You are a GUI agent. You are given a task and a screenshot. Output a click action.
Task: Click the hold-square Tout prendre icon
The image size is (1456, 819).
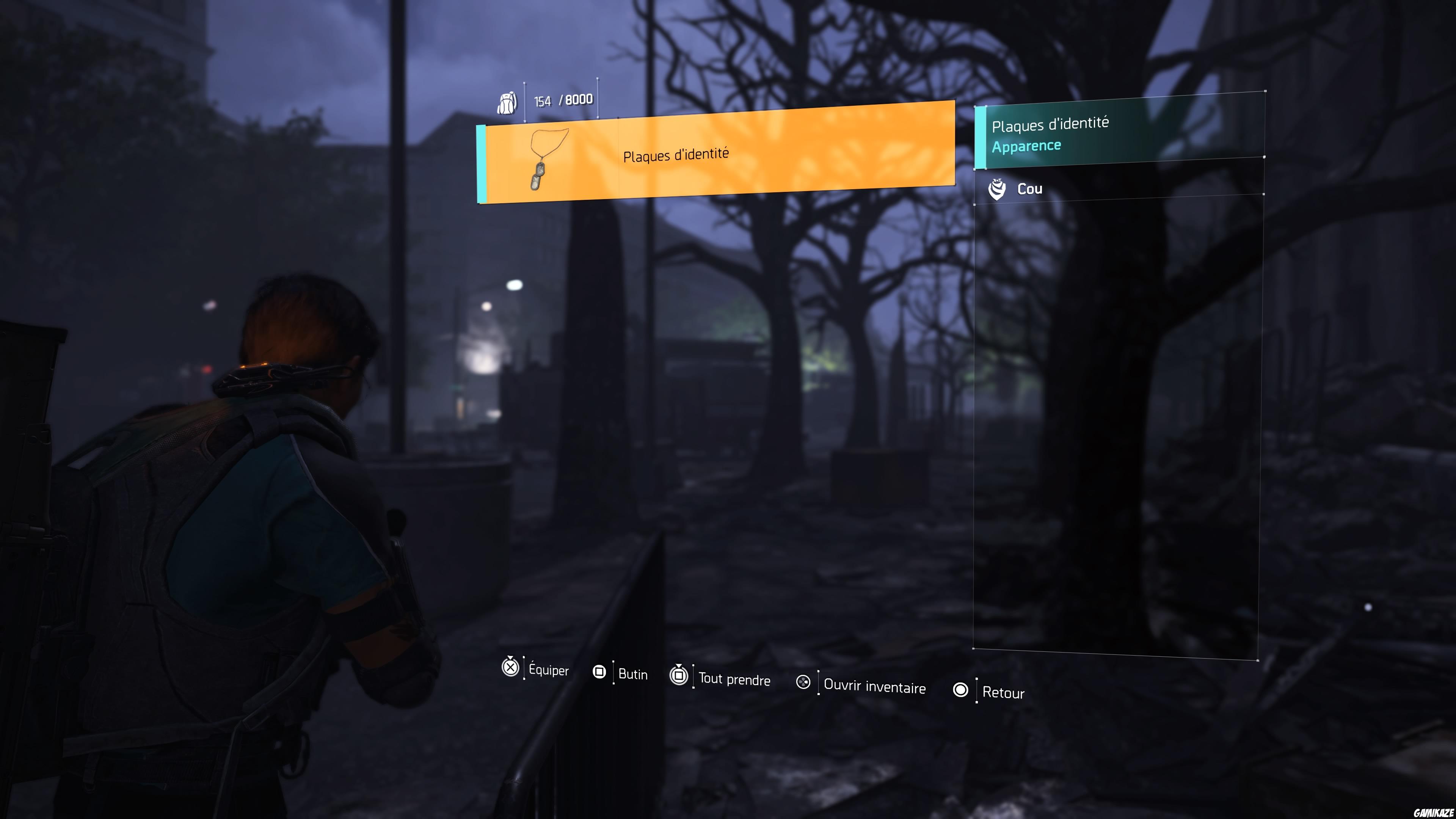[x=679, y=675]
